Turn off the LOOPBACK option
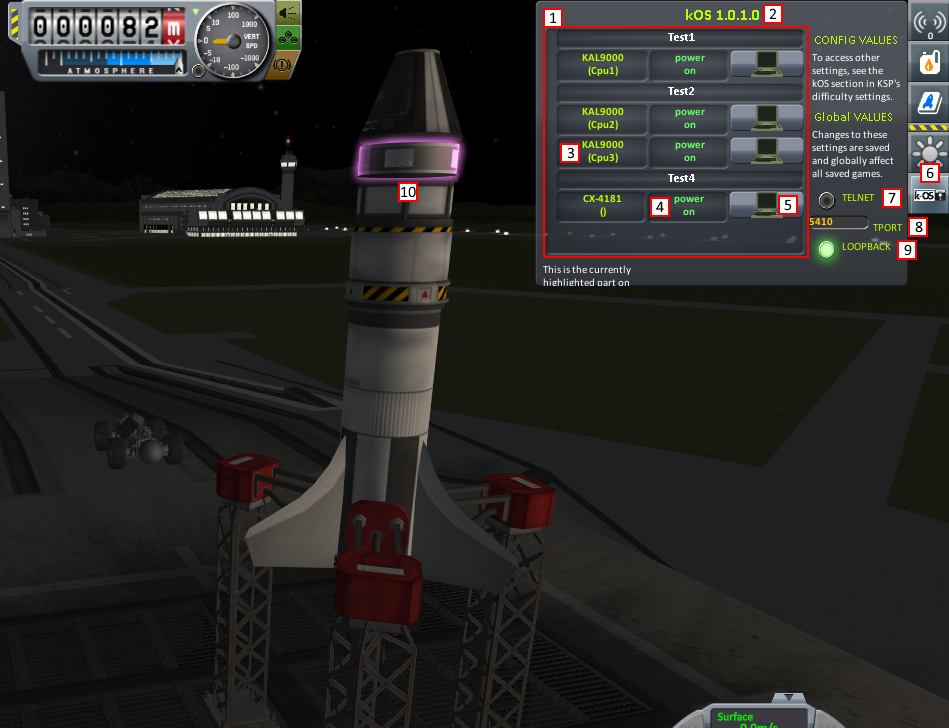 coord(826,249)
